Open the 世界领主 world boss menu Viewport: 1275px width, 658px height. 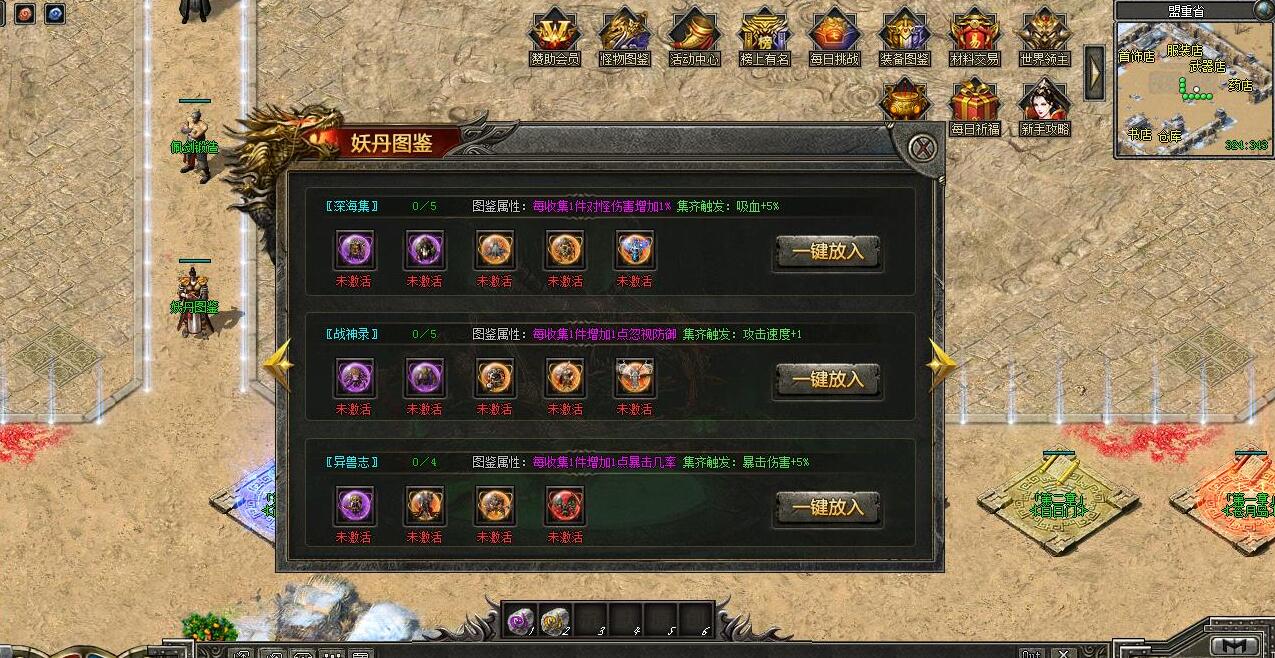click(1045, 36)
